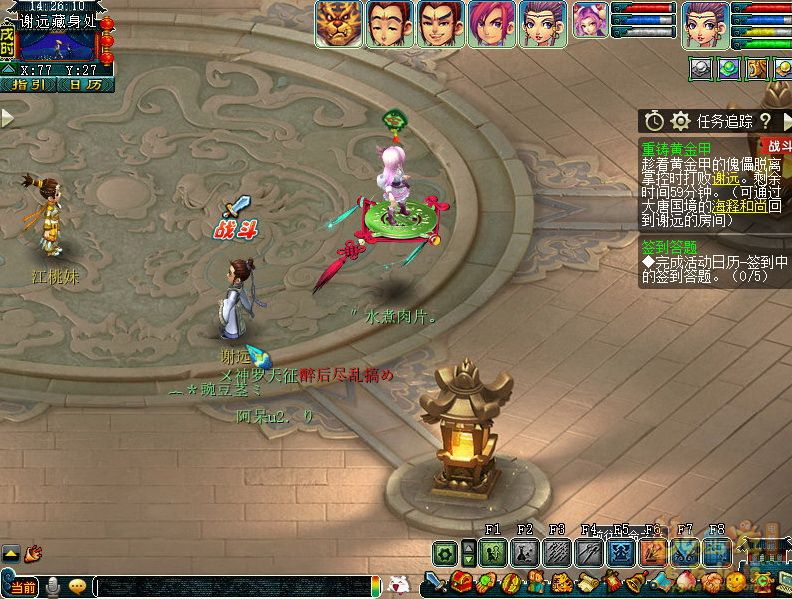Click the red 战斗 button on quest
This screenshot has width=792, height=599.
click(776, 146)
